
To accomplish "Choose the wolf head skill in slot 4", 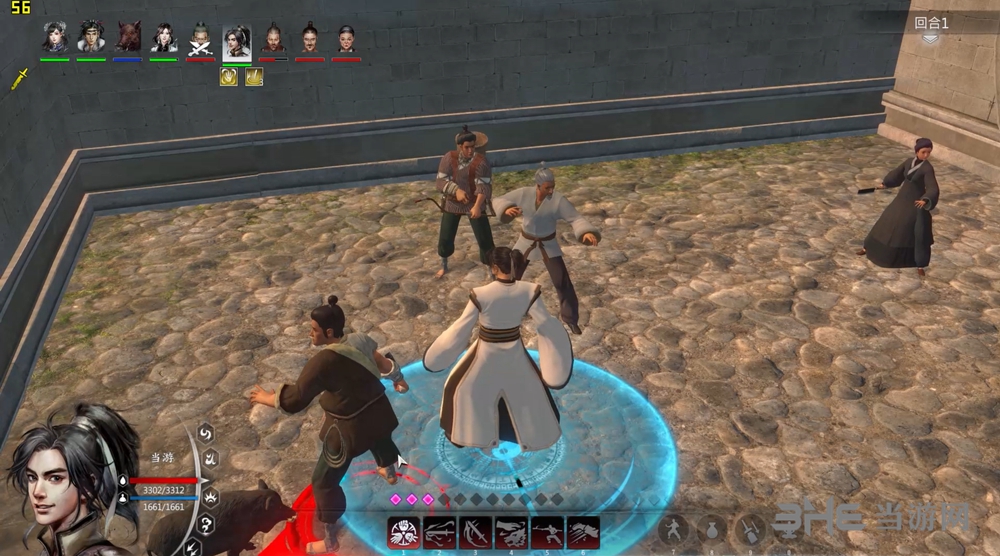I will click(x=511, y=532).
